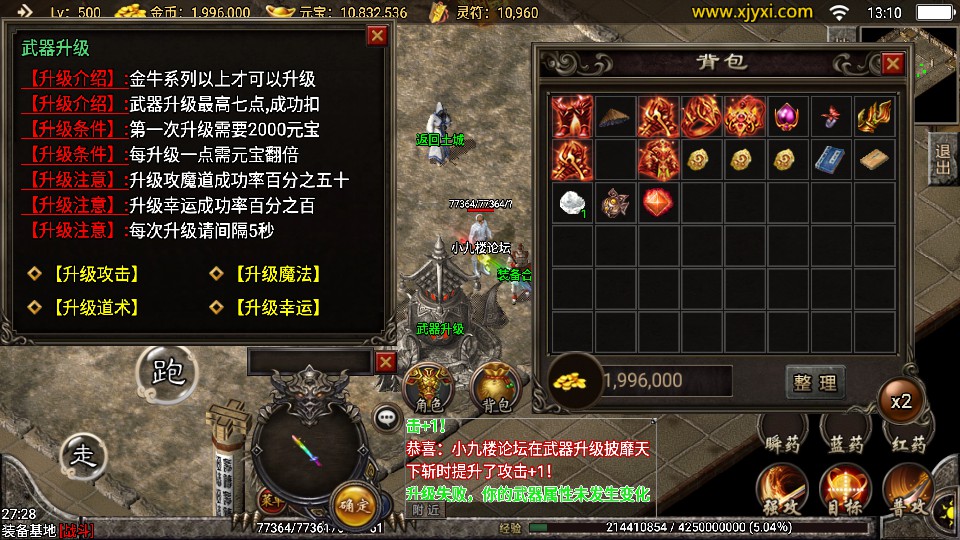Click the 整理 sort inventory button

(815, 381)
